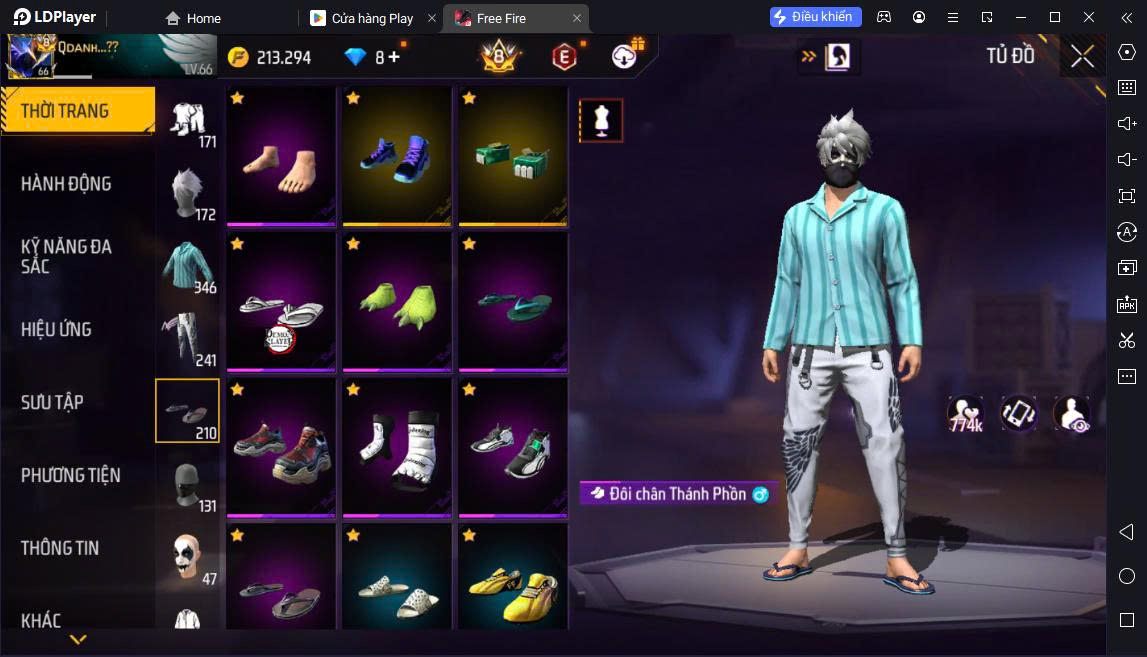Screen dimensions: 1147x657
Task: Add diamonds with the plus button
Action: 394,57
